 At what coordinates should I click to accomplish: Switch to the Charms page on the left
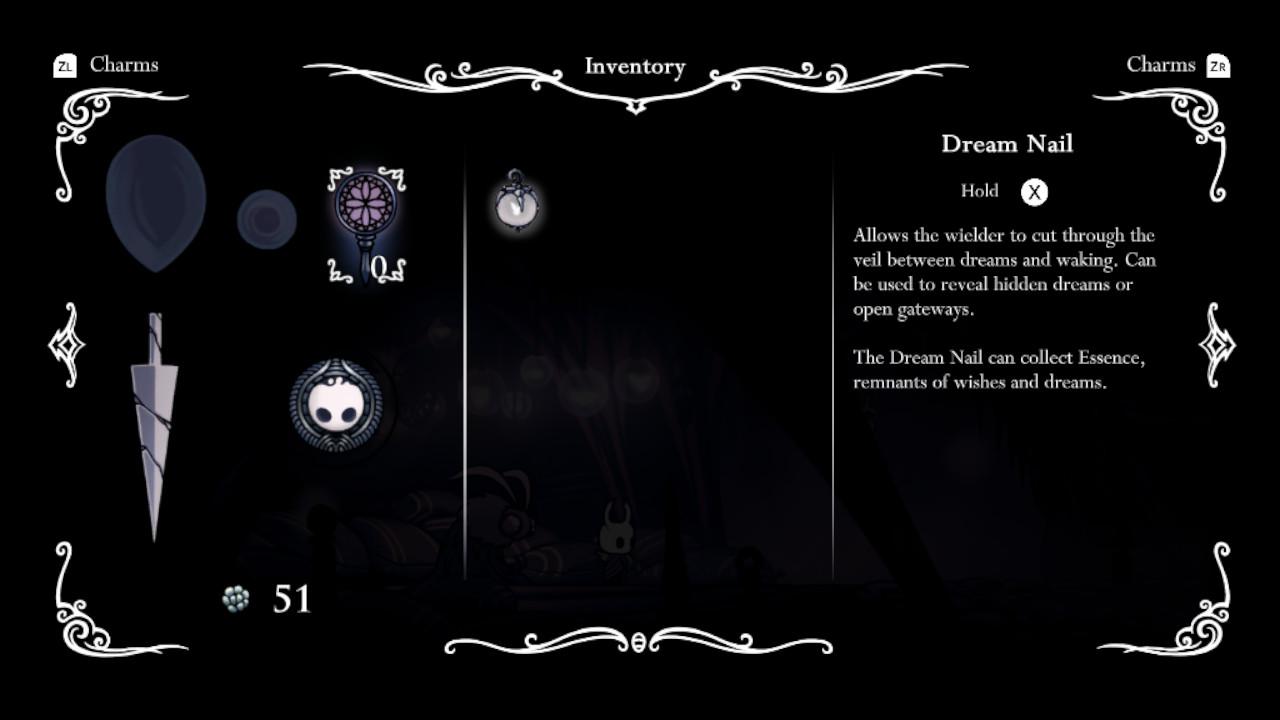124,65
